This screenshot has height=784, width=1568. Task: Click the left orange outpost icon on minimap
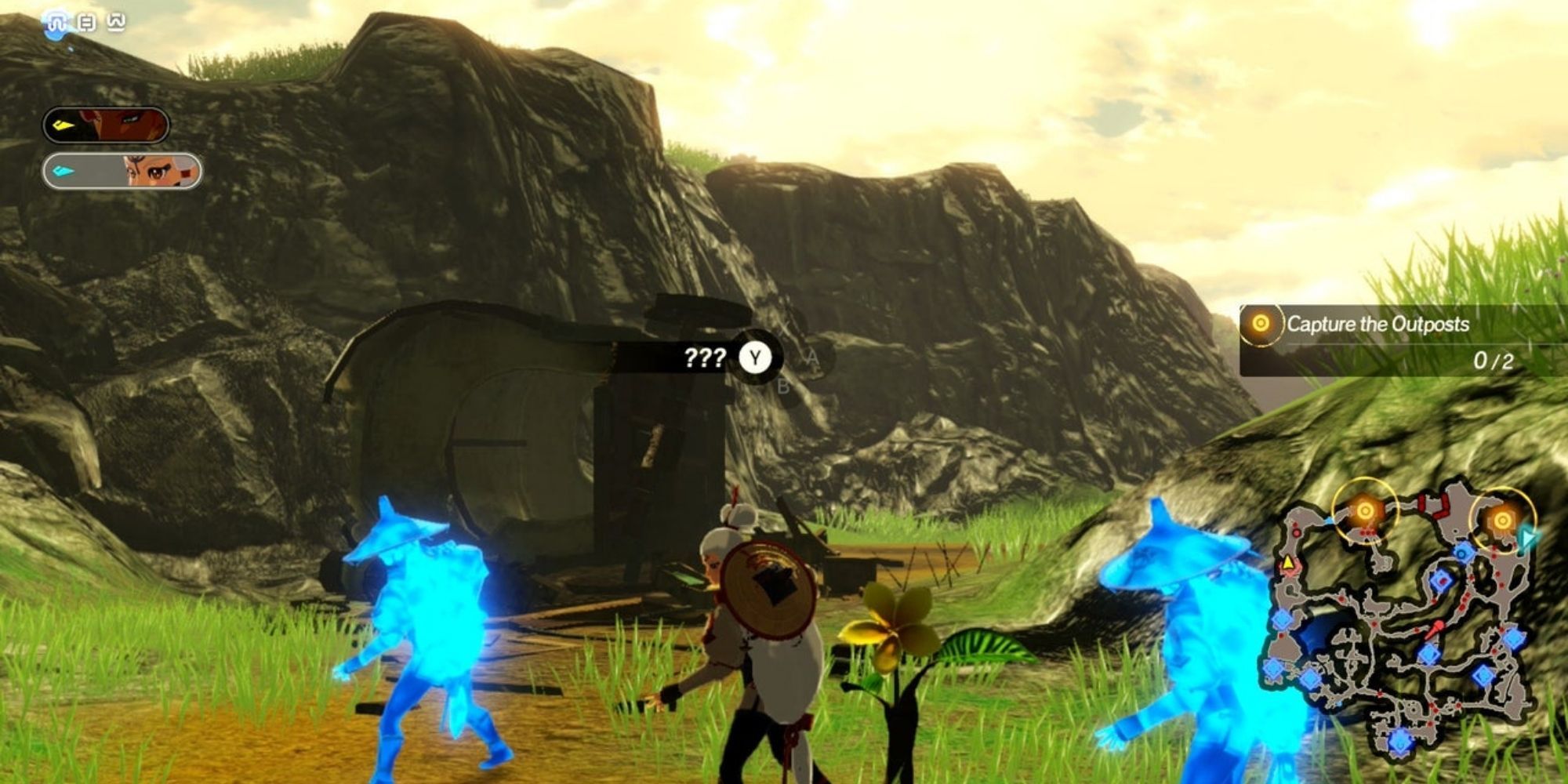1364,510
